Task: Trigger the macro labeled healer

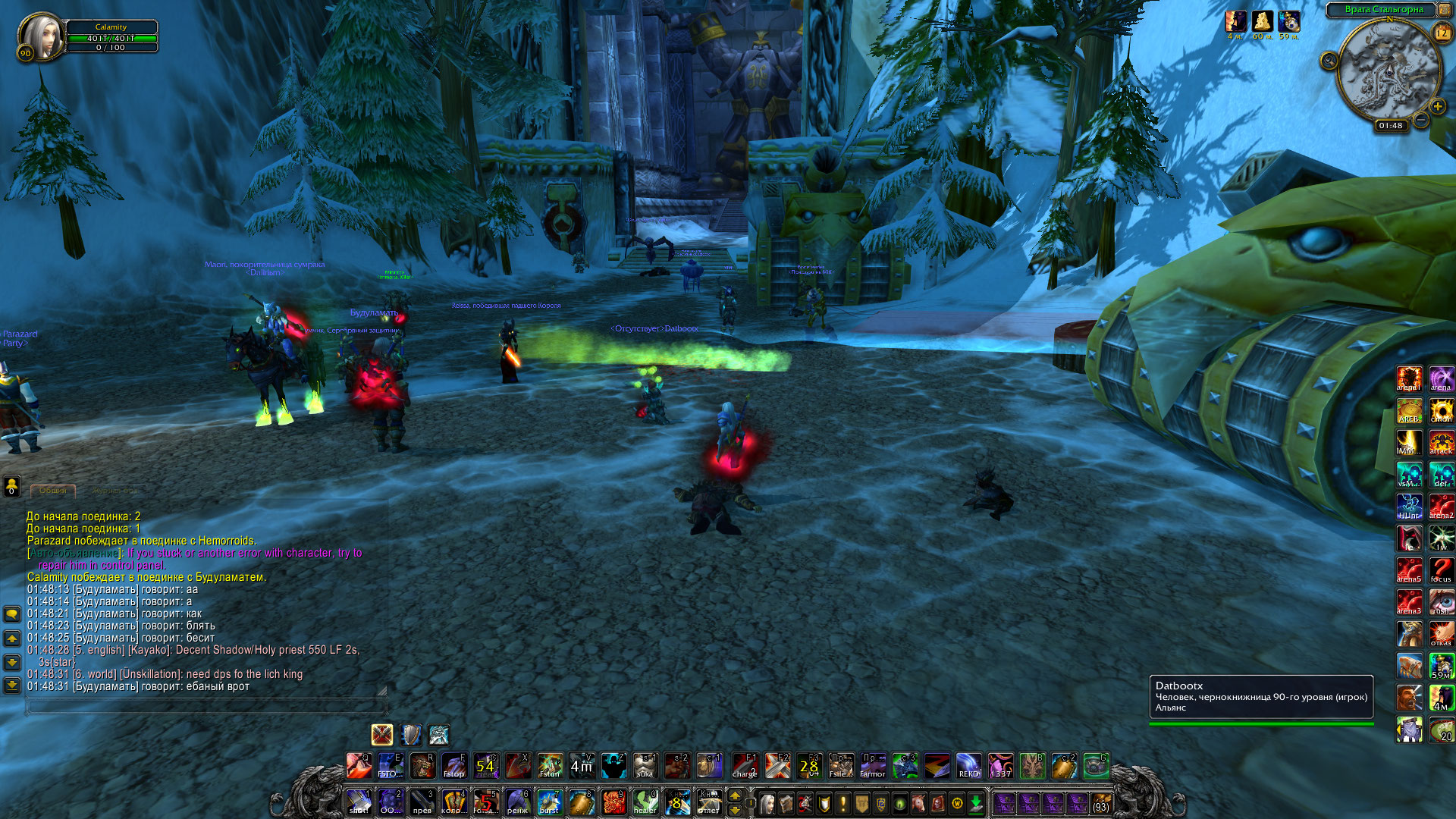Action: point(645,802)
